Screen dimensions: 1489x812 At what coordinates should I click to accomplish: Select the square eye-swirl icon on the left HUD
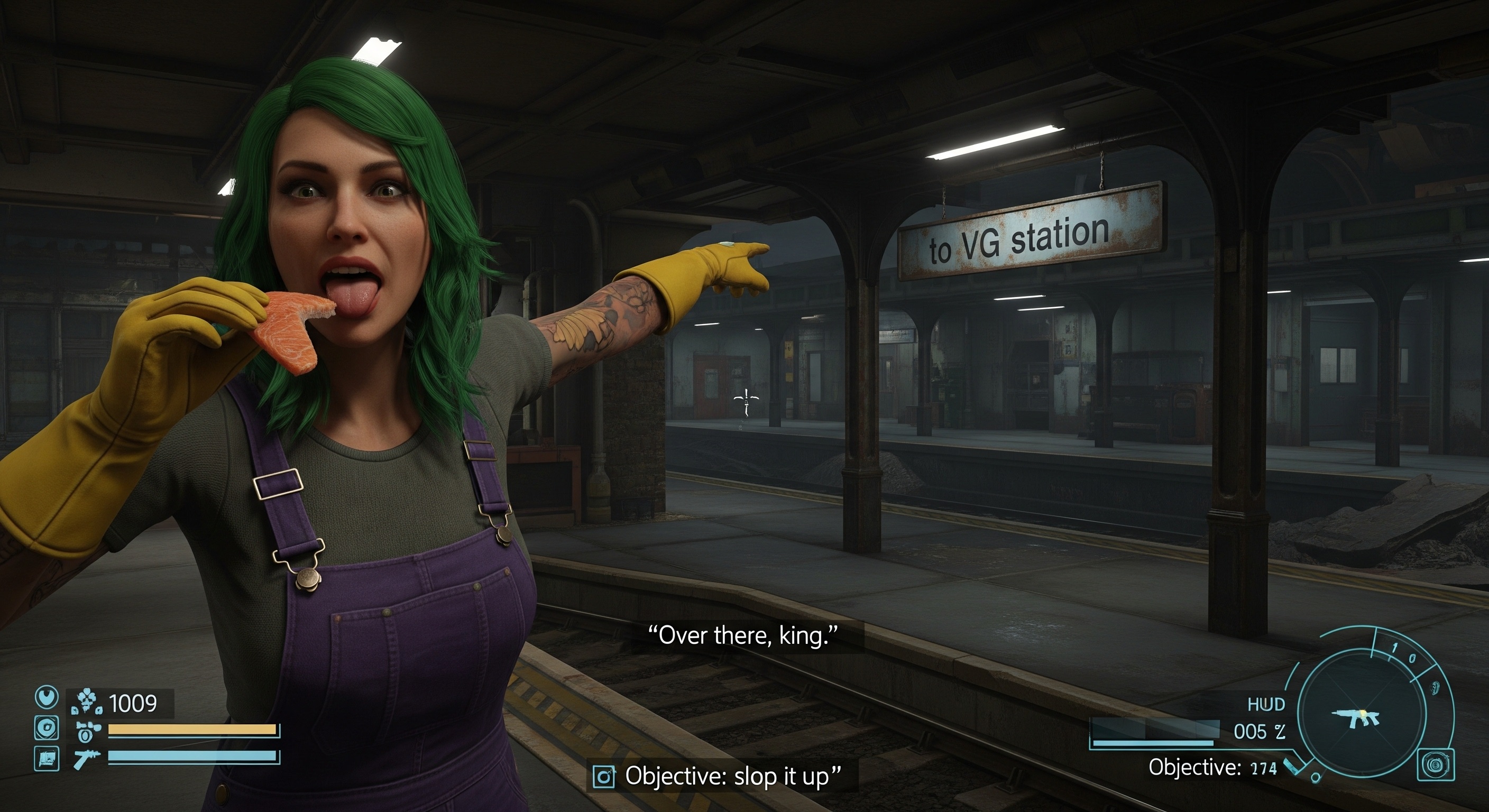coord(47,728)
